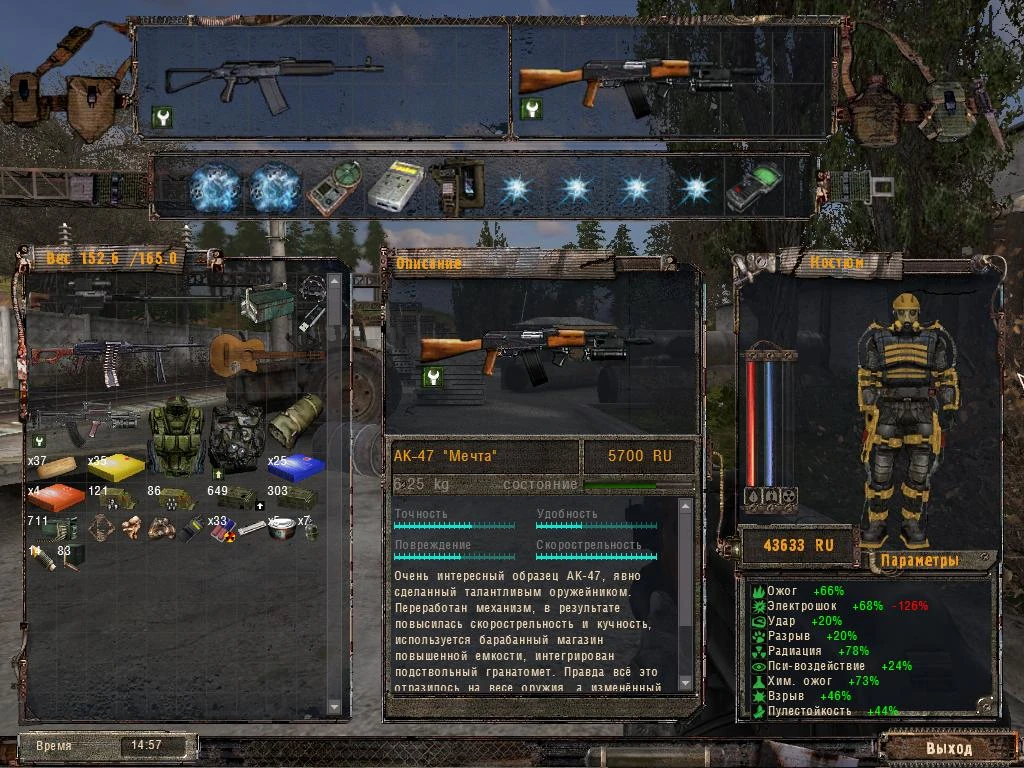Click the Выход exit button
The width and height of the screenshot is (1024, 768).
coord(947,748)
